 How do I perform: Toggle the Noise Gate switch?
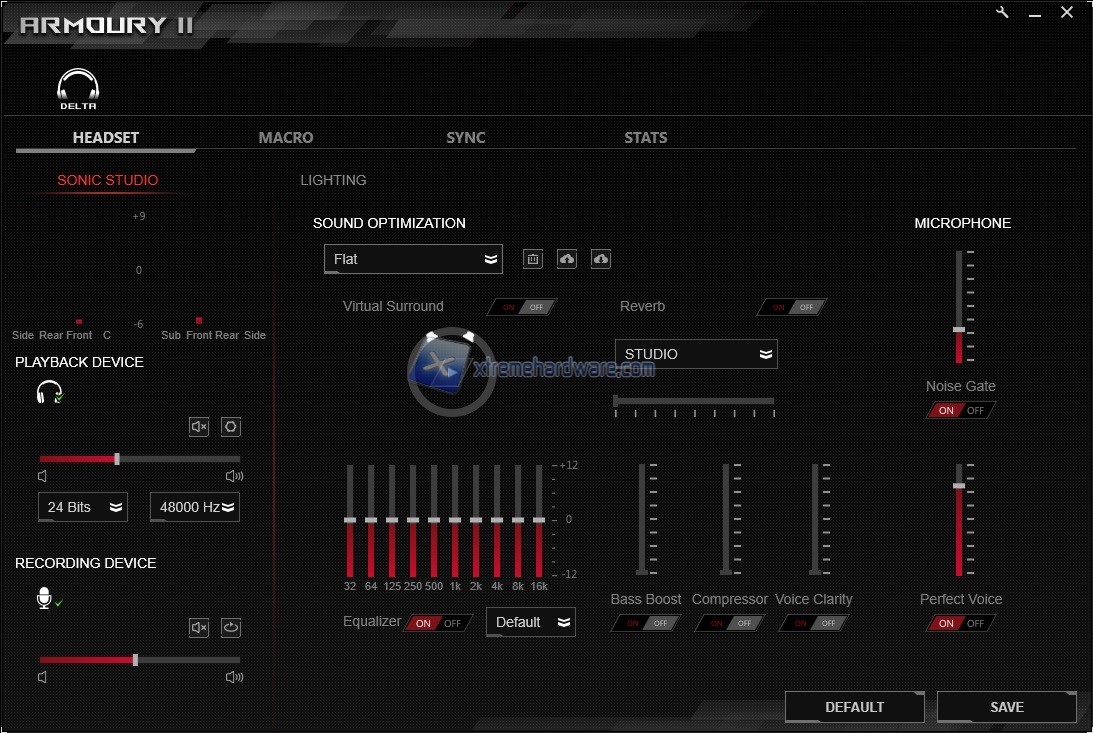961,410
